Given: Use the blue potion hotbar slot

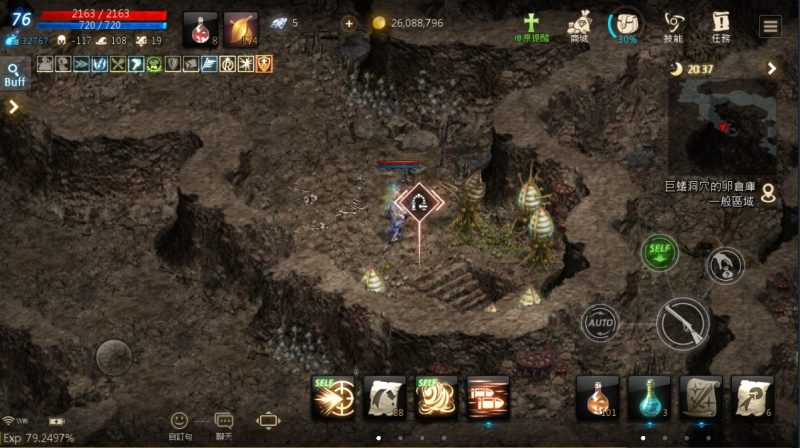Looking at the screenshot, I should [649, 397].
